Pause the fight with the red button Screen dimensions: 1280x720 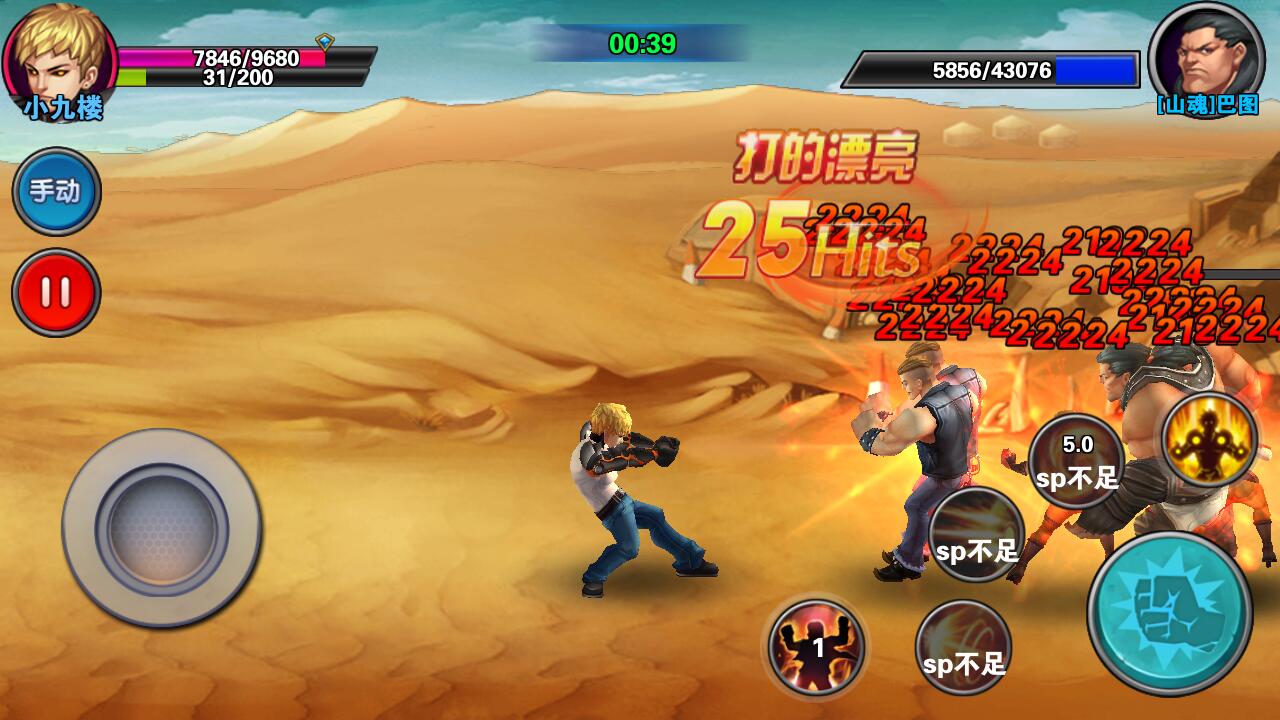[x=56, y=293]
